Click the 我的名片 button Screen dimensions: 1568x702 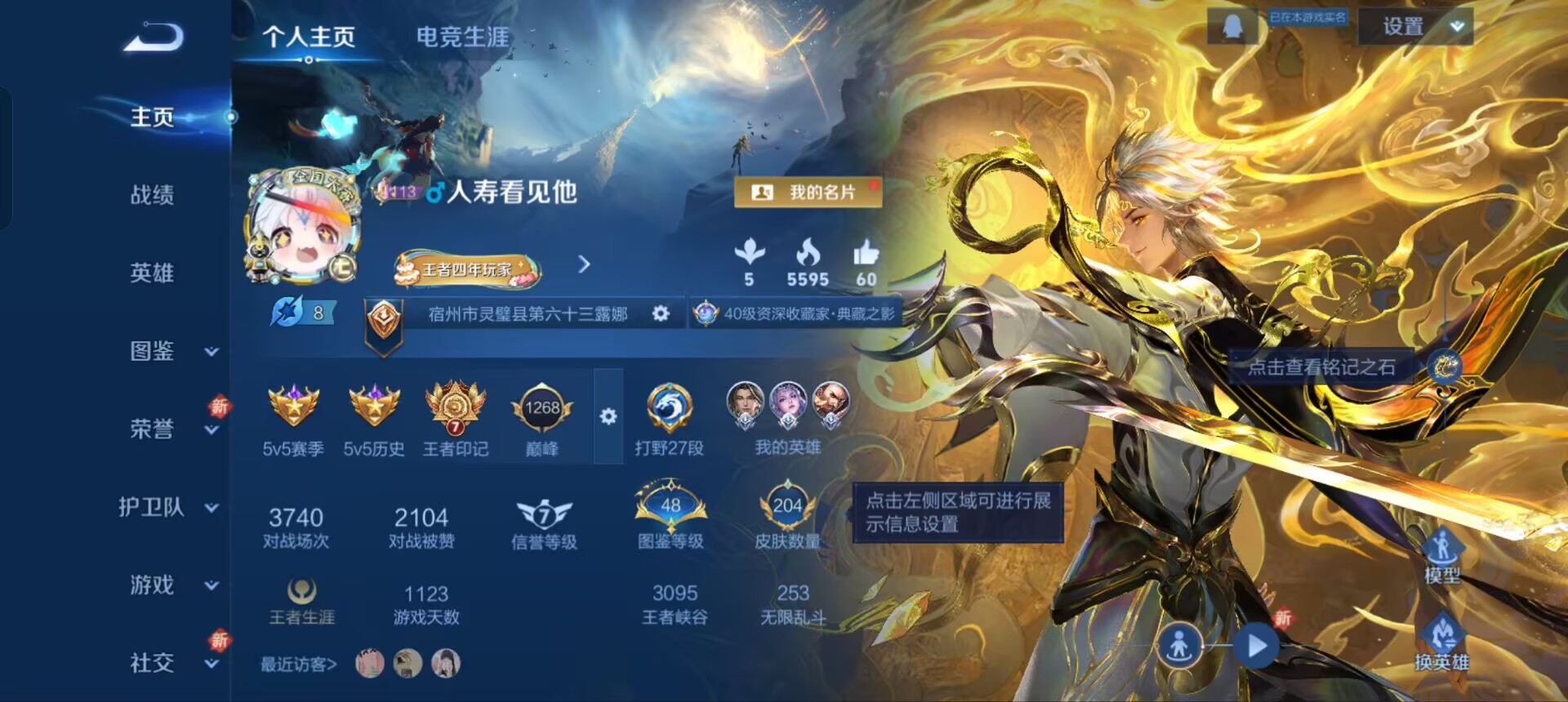809,191
